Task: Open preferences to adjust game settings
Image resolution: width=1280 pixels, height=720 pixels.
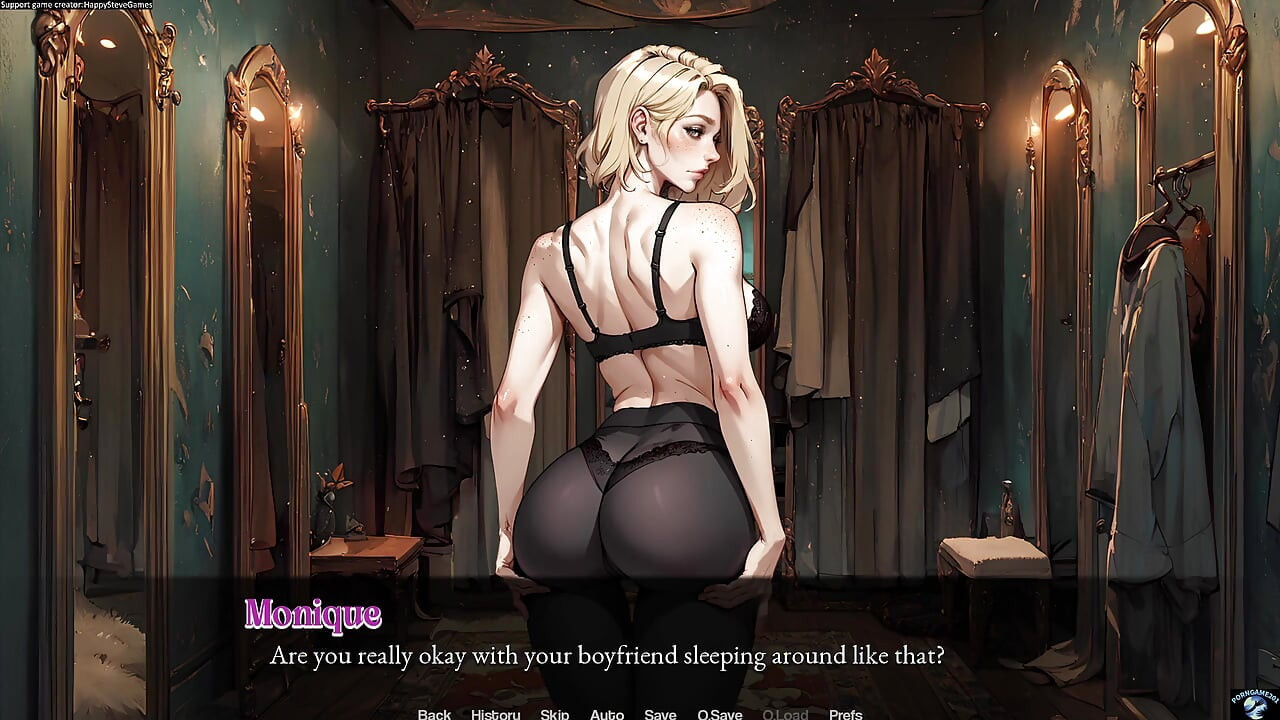Action: click(847, 714)
